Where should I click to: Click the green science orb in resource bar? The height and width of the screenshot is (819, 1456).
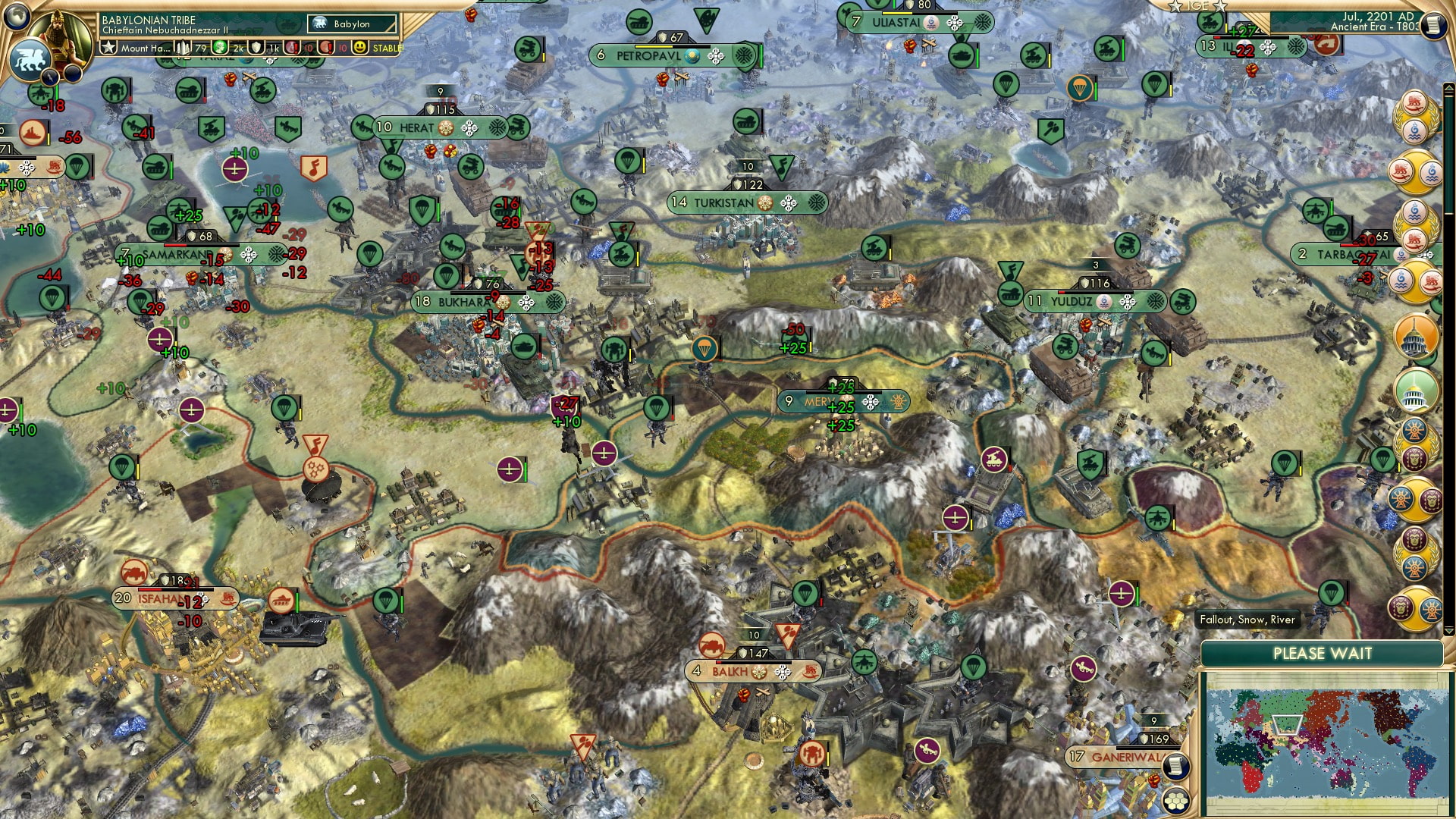(x=218, y=47)
